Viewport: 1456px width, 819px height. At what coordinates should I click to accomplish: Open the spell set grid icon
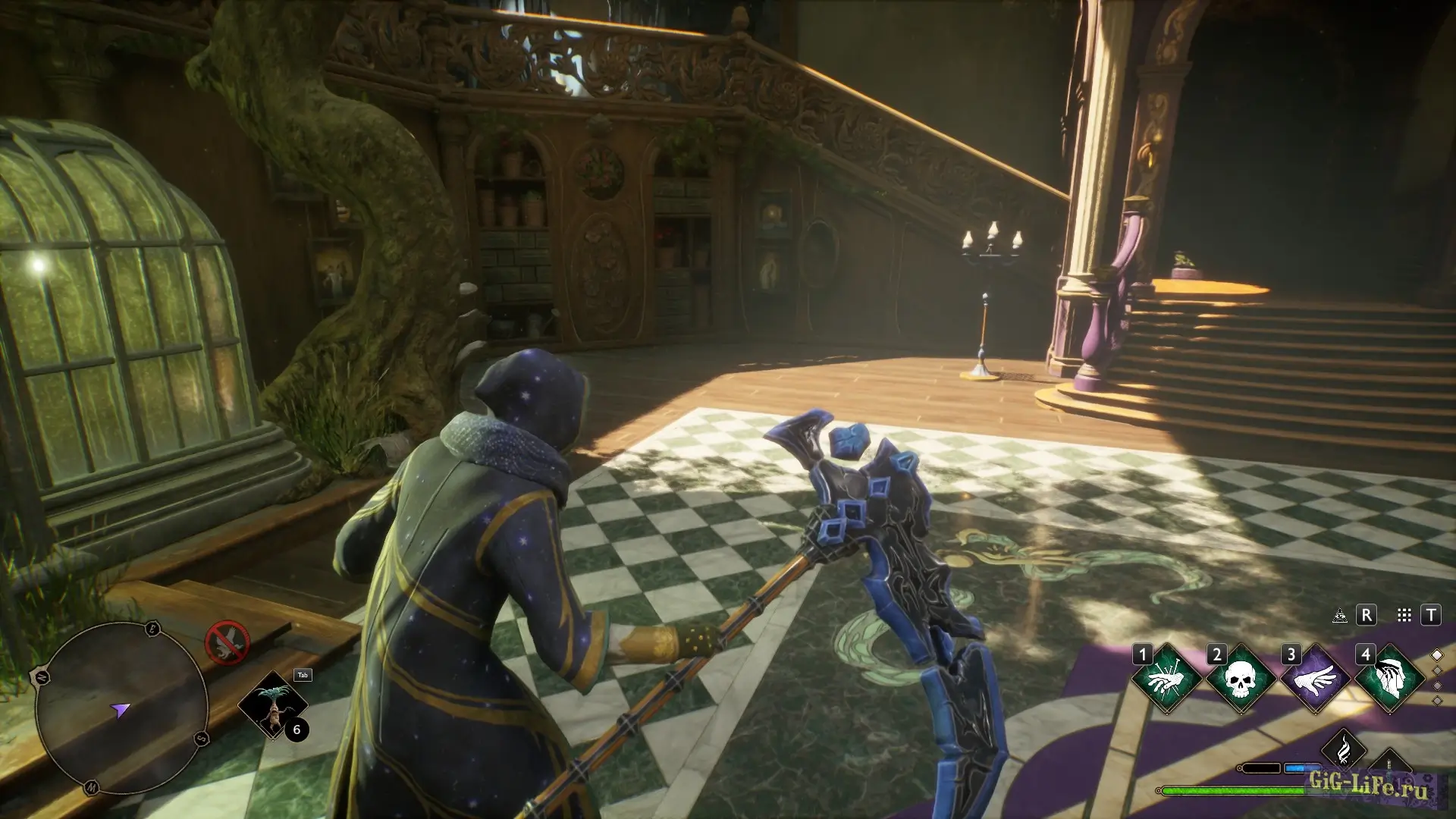click(1404, 616)
